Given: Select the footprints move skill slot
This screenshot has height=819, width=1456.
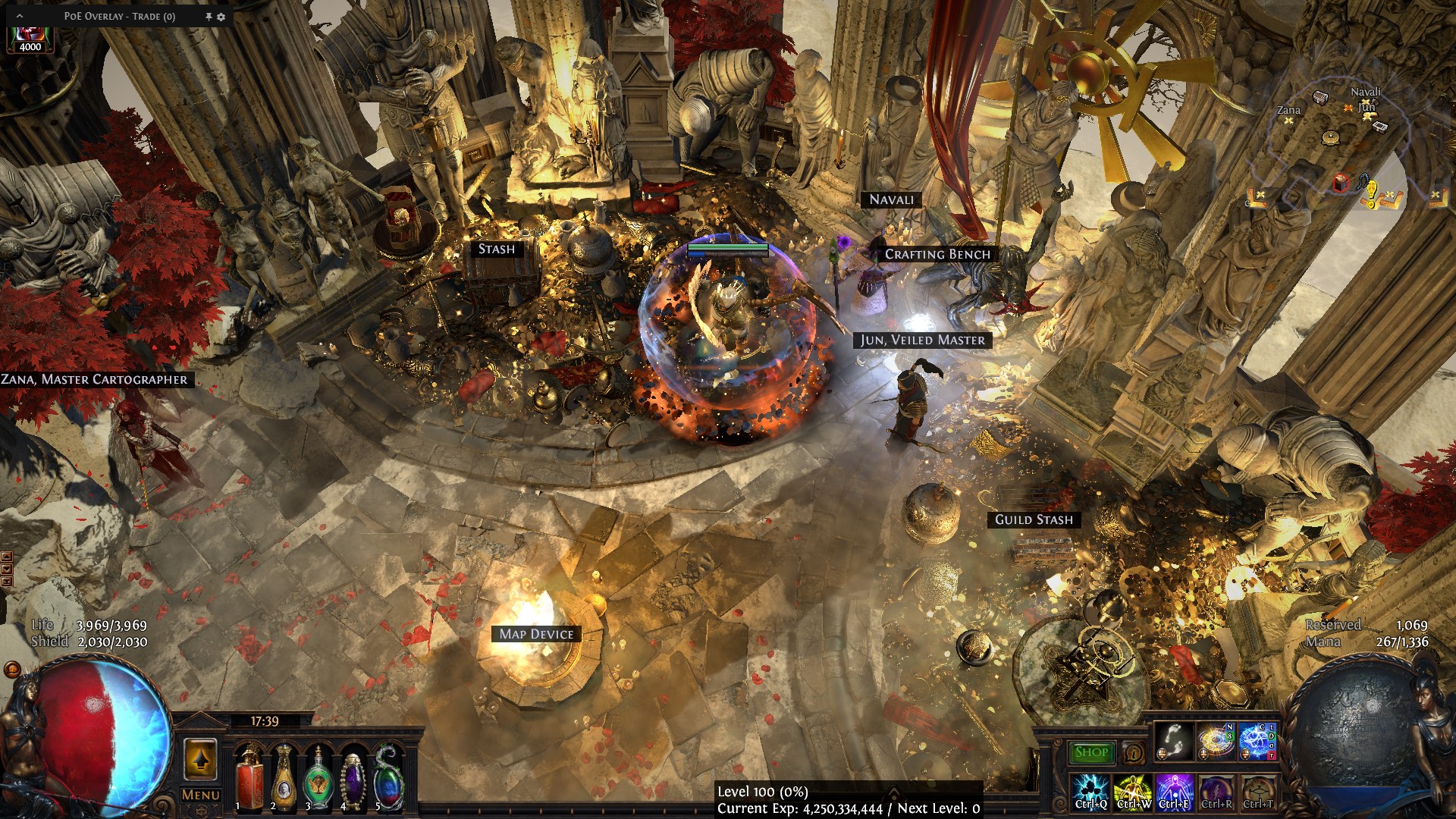Looking at the screenshot, I should coord(1174,742).
